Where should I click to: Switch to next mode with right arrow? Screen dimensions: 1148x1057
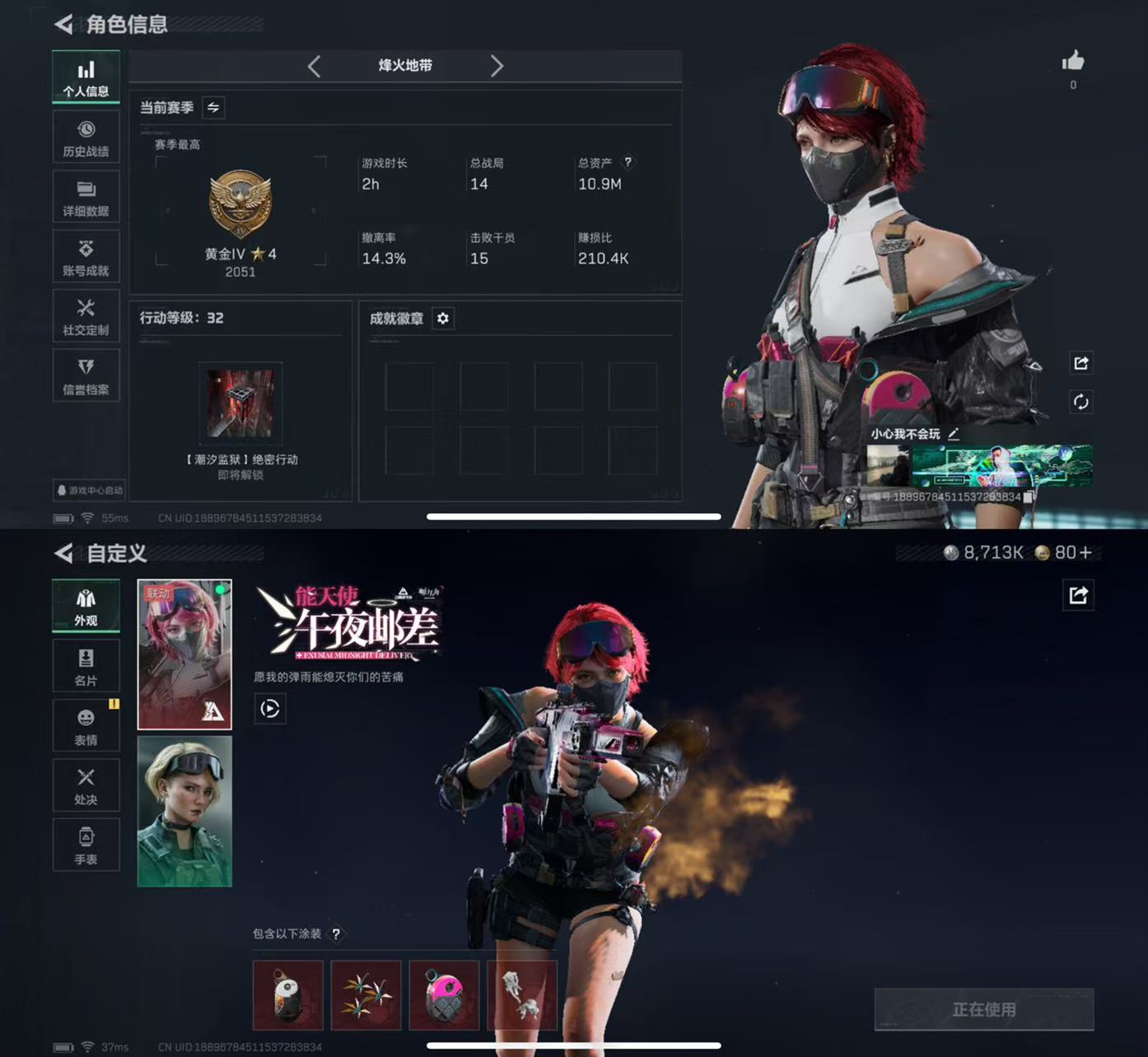pyautogui.click(x=497, y=67)
